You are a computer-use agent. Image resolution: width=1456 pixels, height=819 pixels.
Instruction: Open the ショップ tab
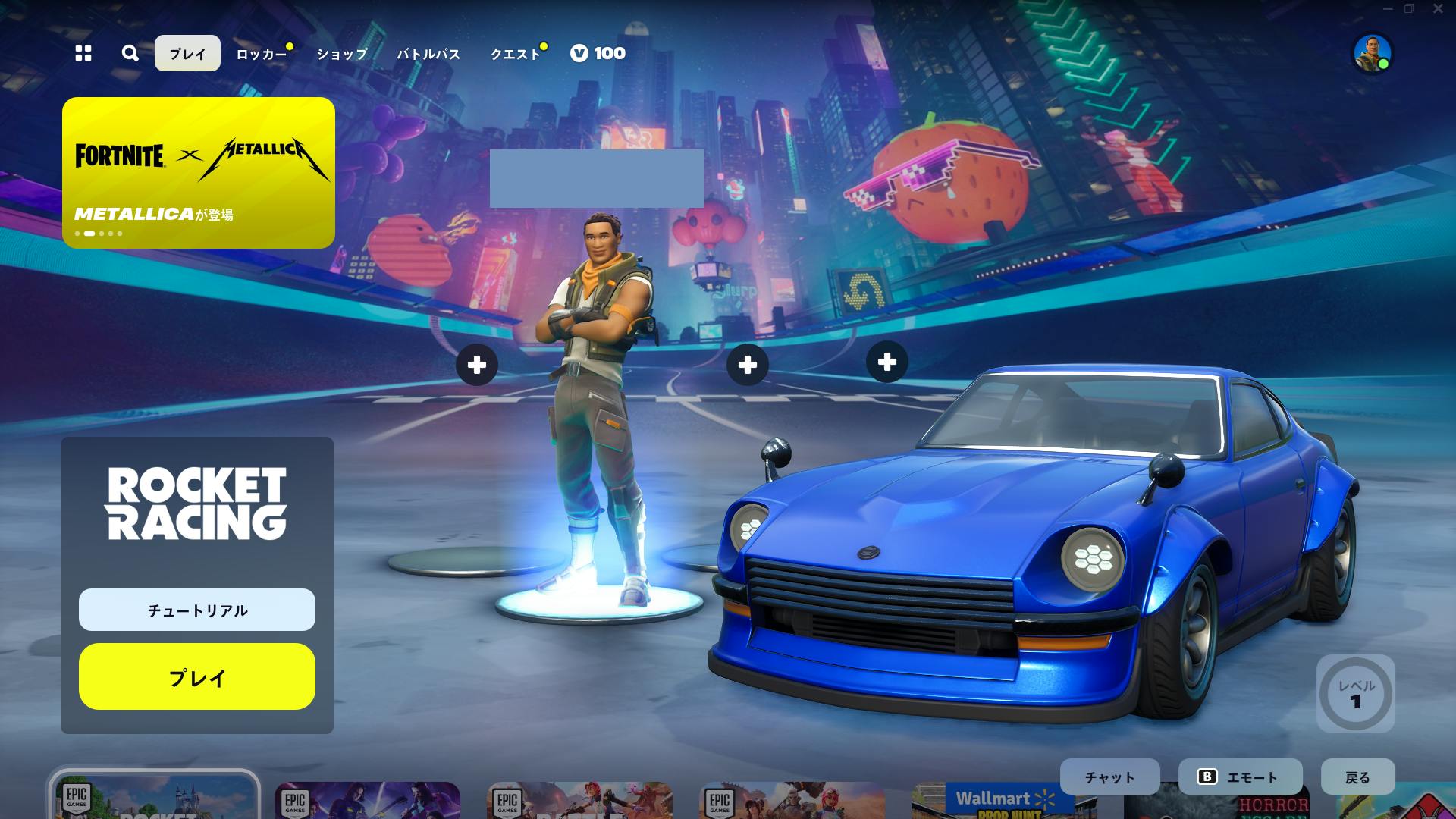coord(342,54)
